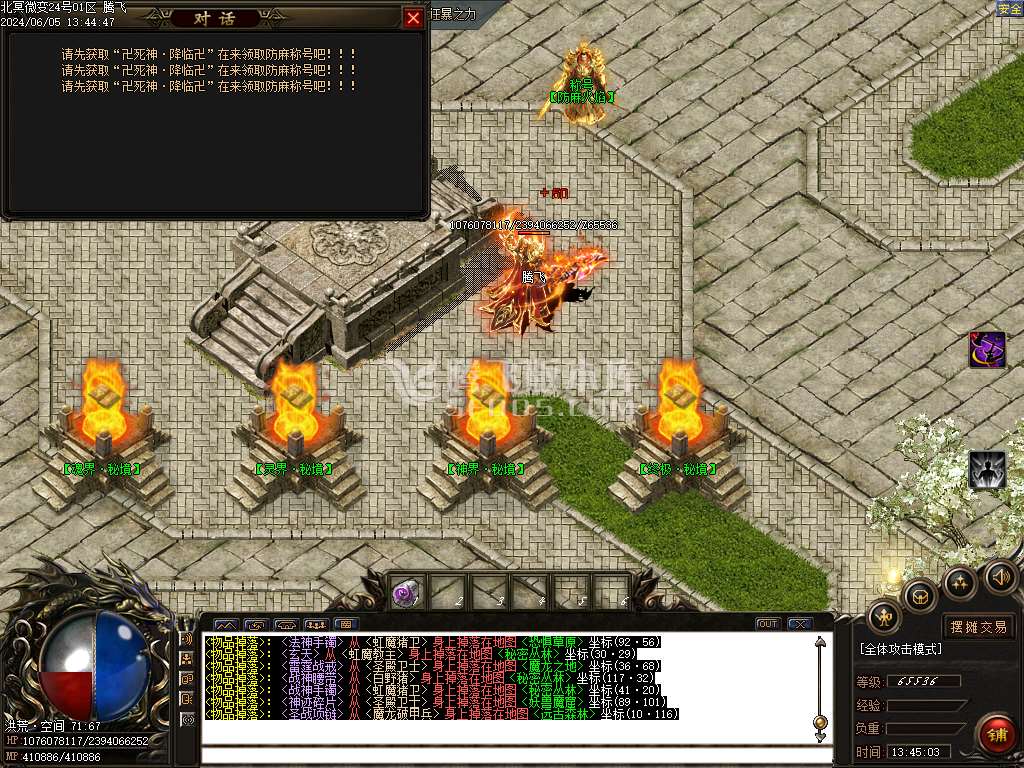Close the 对话 dialogue window
The height and width of the screenshot is (768, 1024).
[412, 18]
